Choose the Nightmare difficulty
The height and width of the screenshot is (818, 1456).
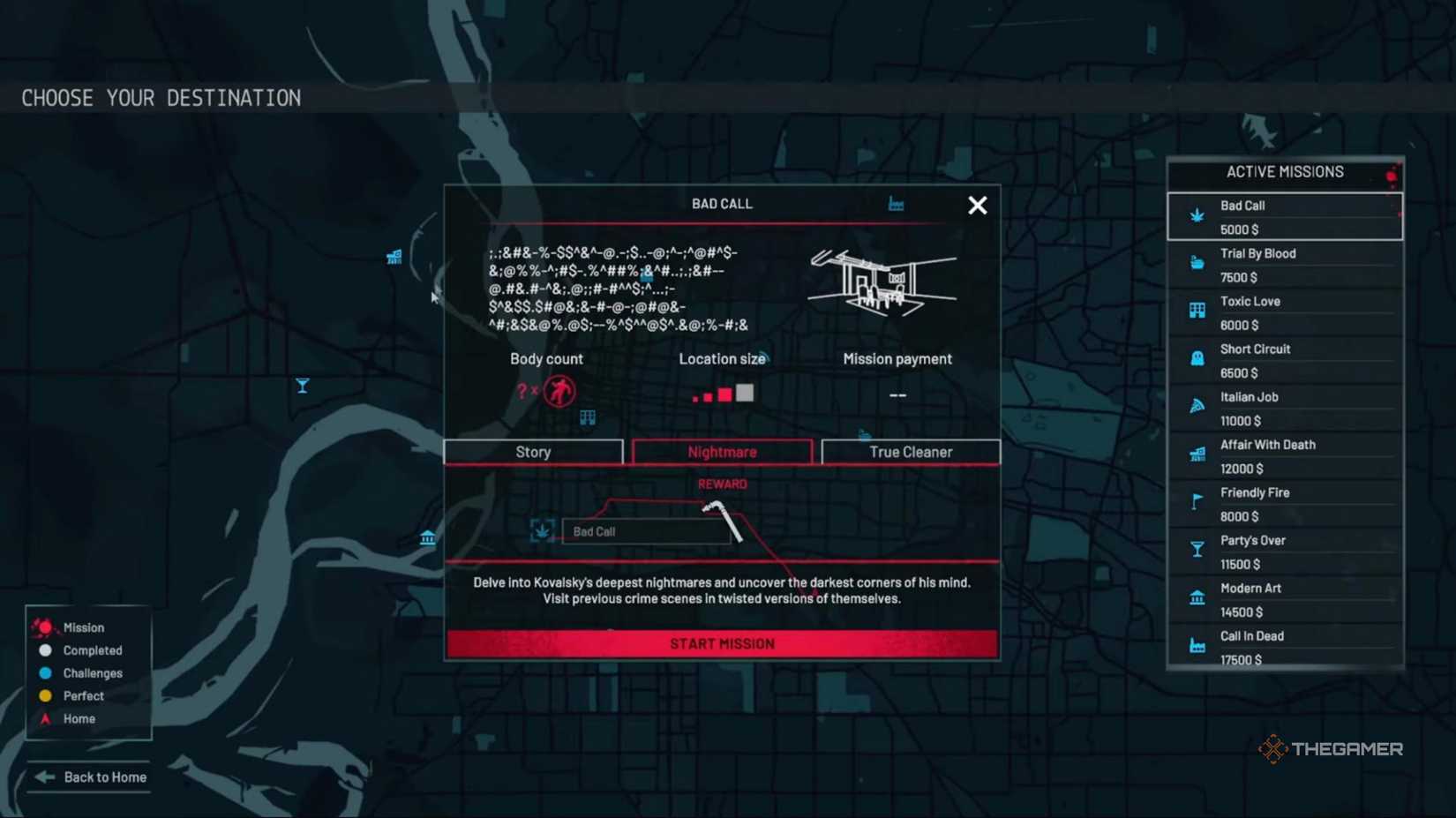tap(722, 451)
